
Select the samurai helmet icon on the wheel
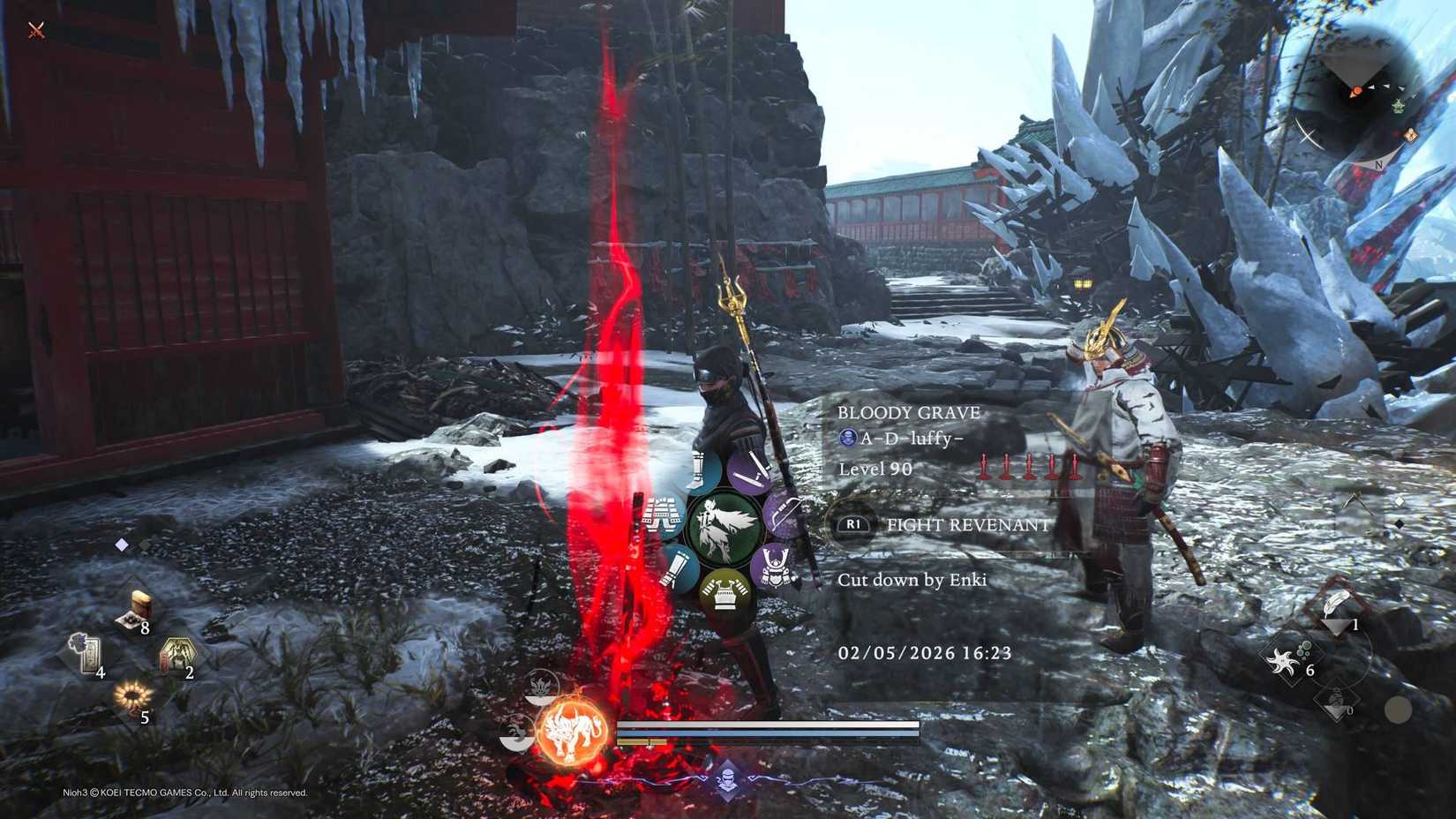(774, 567)
